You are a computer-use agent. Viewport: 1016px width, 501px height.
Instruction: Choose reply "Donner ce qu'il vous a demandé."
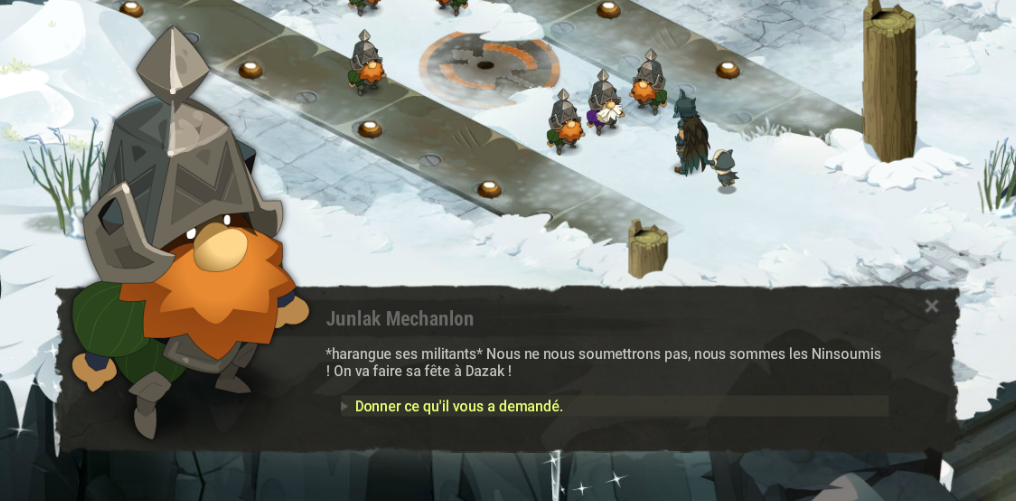pyautogui.click(x=459, y=406)
